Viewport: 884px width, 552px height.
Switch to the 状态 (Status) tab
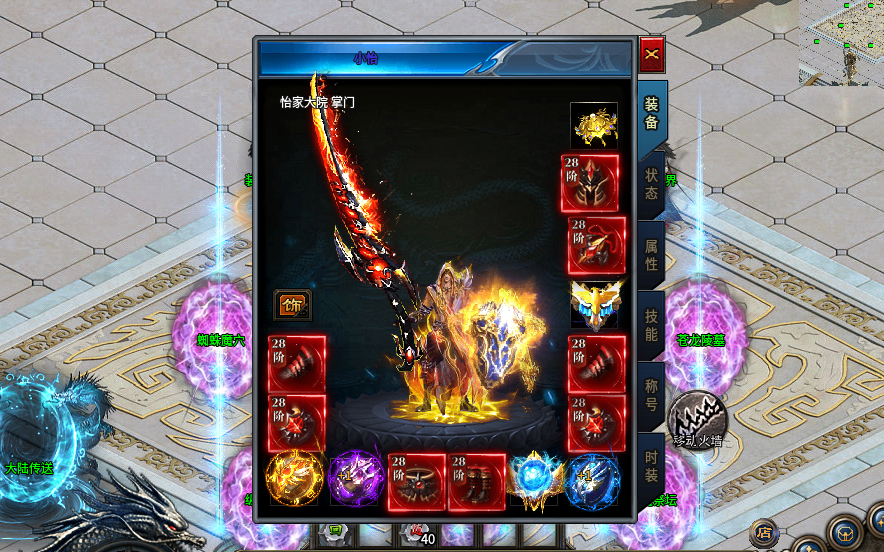(x=651, y=183)
